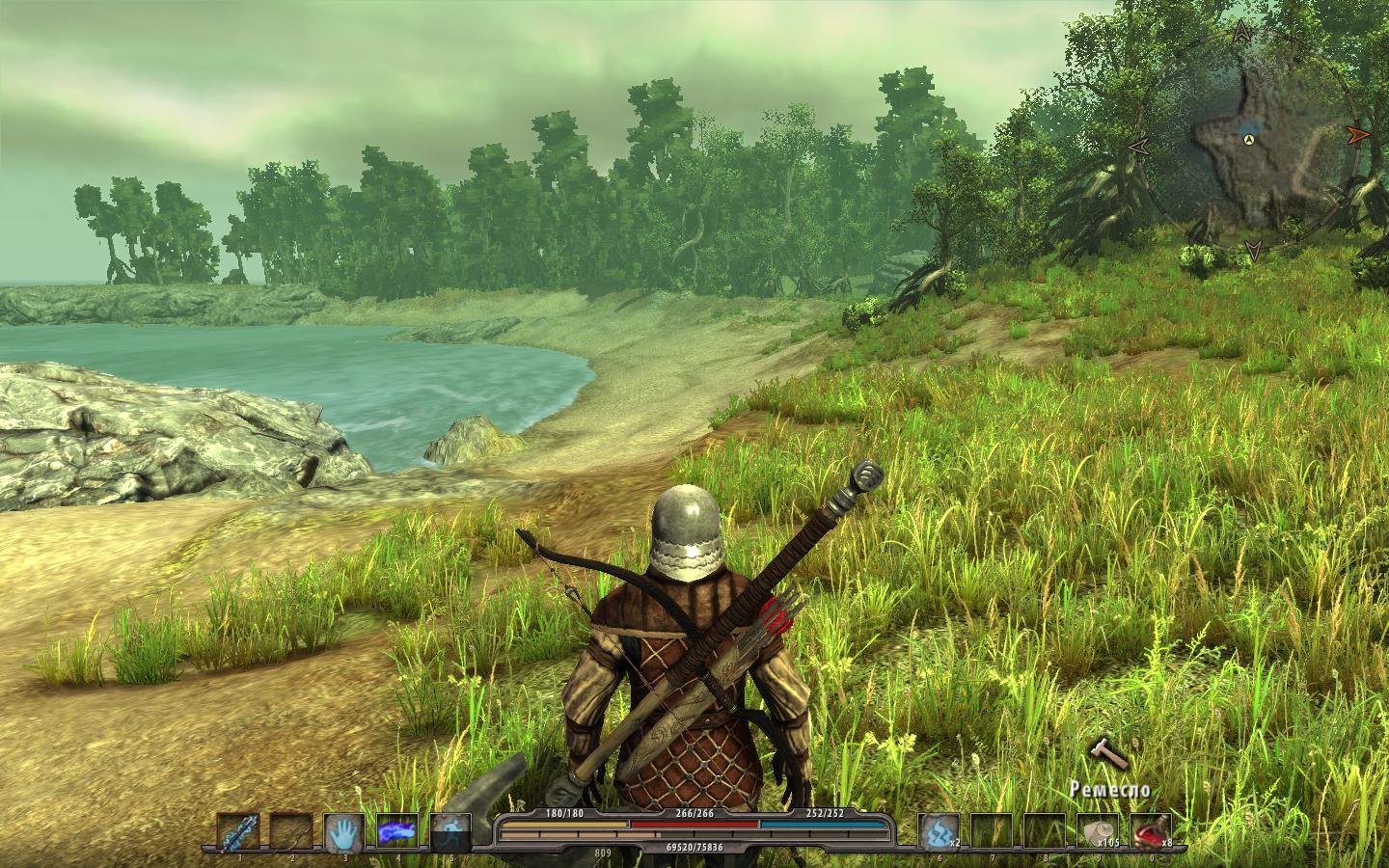The width and height of the screenshot is (1389, 868).
Task: Cast the purple-blue flame spell
Action: [x=396, y=830]
